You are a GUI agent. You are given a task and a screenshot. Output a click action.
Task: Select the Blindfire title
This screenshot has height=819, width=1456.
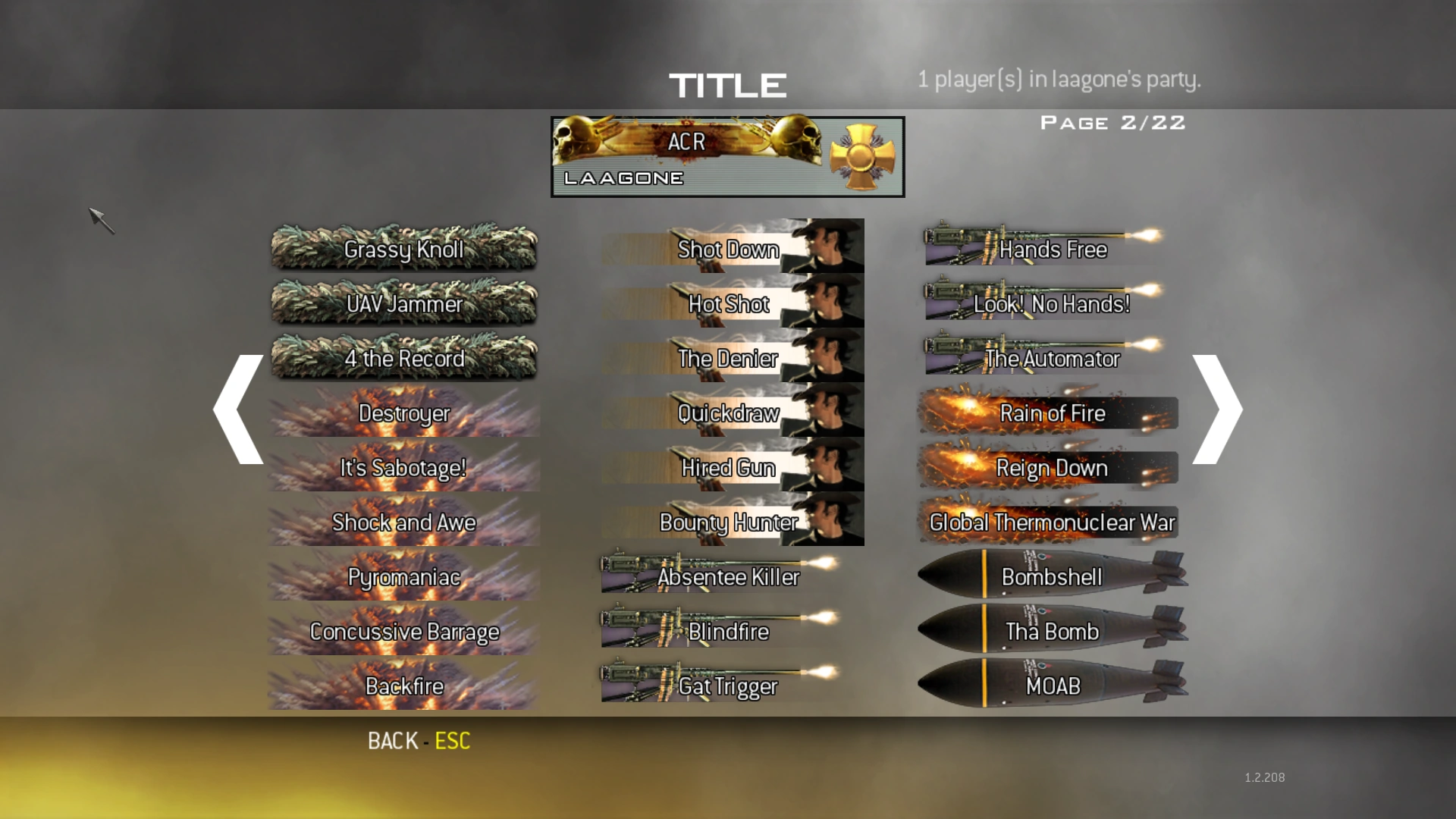(x=728, y=631)
